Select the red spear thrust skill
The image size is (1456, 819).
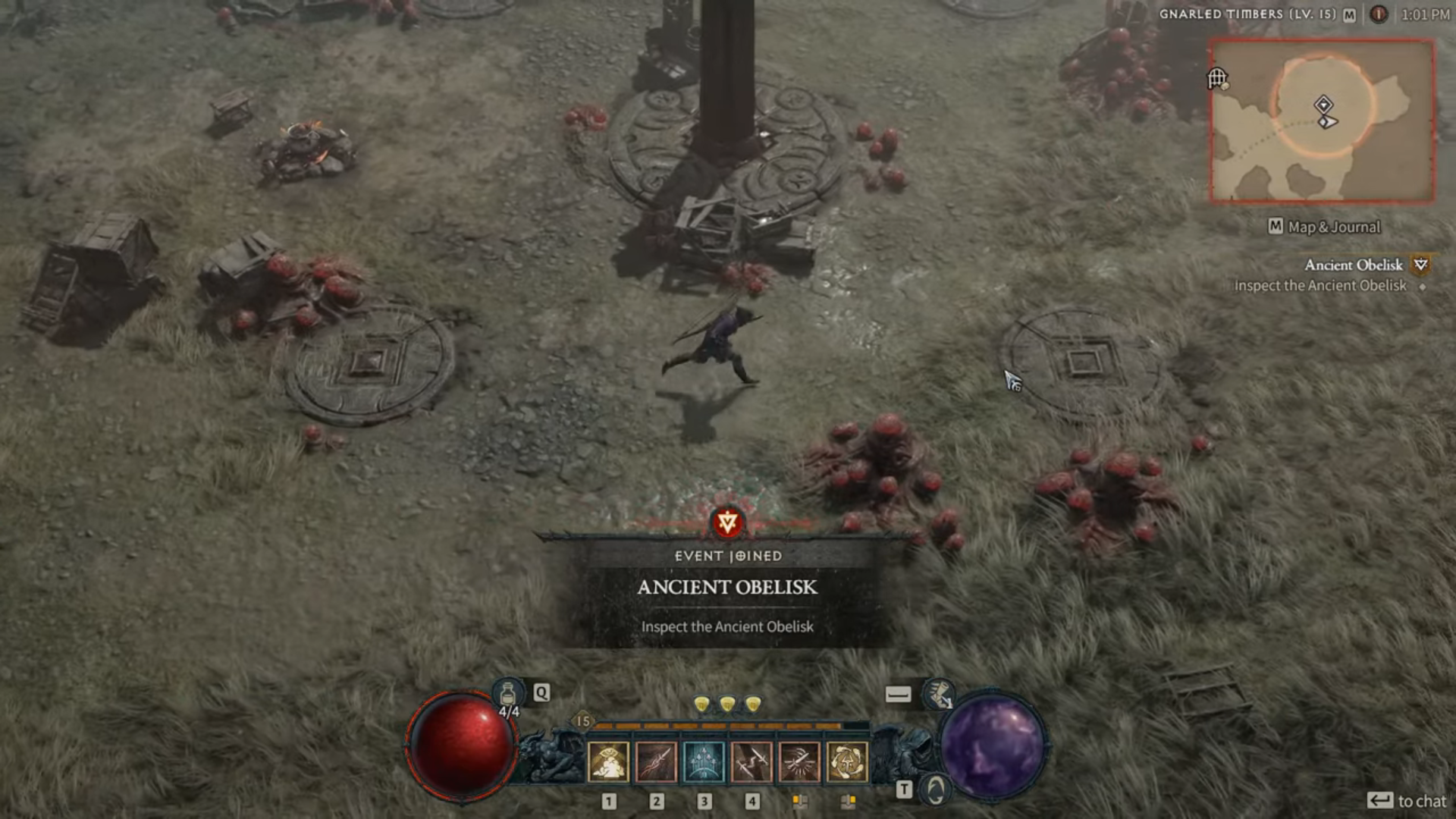point(656,761)
